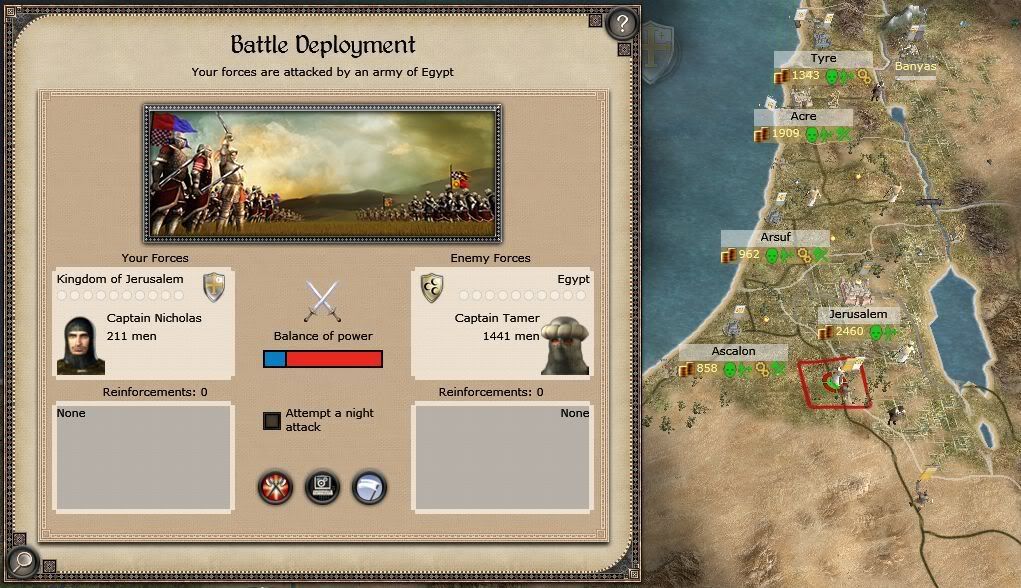
Task: Toggle the night attack checkbox
Action: 272,420
